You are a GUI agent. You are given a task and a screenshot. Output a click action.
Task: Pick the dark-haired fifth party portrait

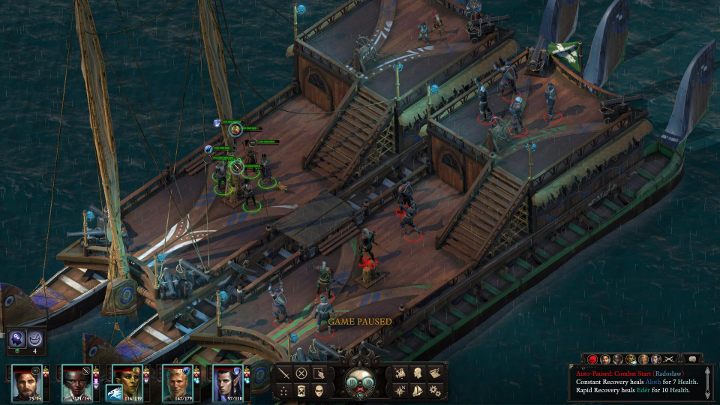click(x=227, y=383)
